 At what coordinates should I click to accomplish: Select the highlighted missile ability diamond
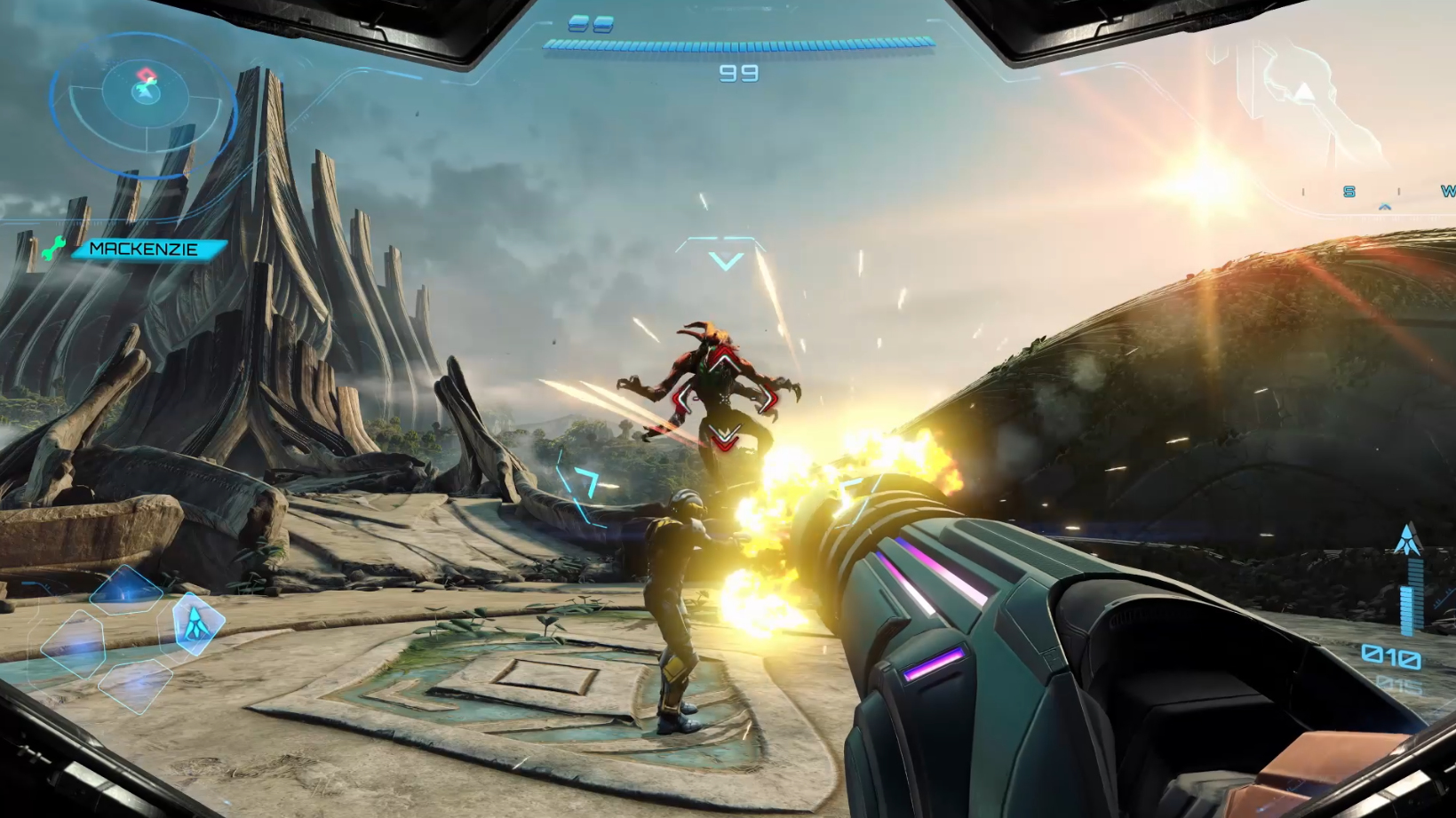pos(195,622)
